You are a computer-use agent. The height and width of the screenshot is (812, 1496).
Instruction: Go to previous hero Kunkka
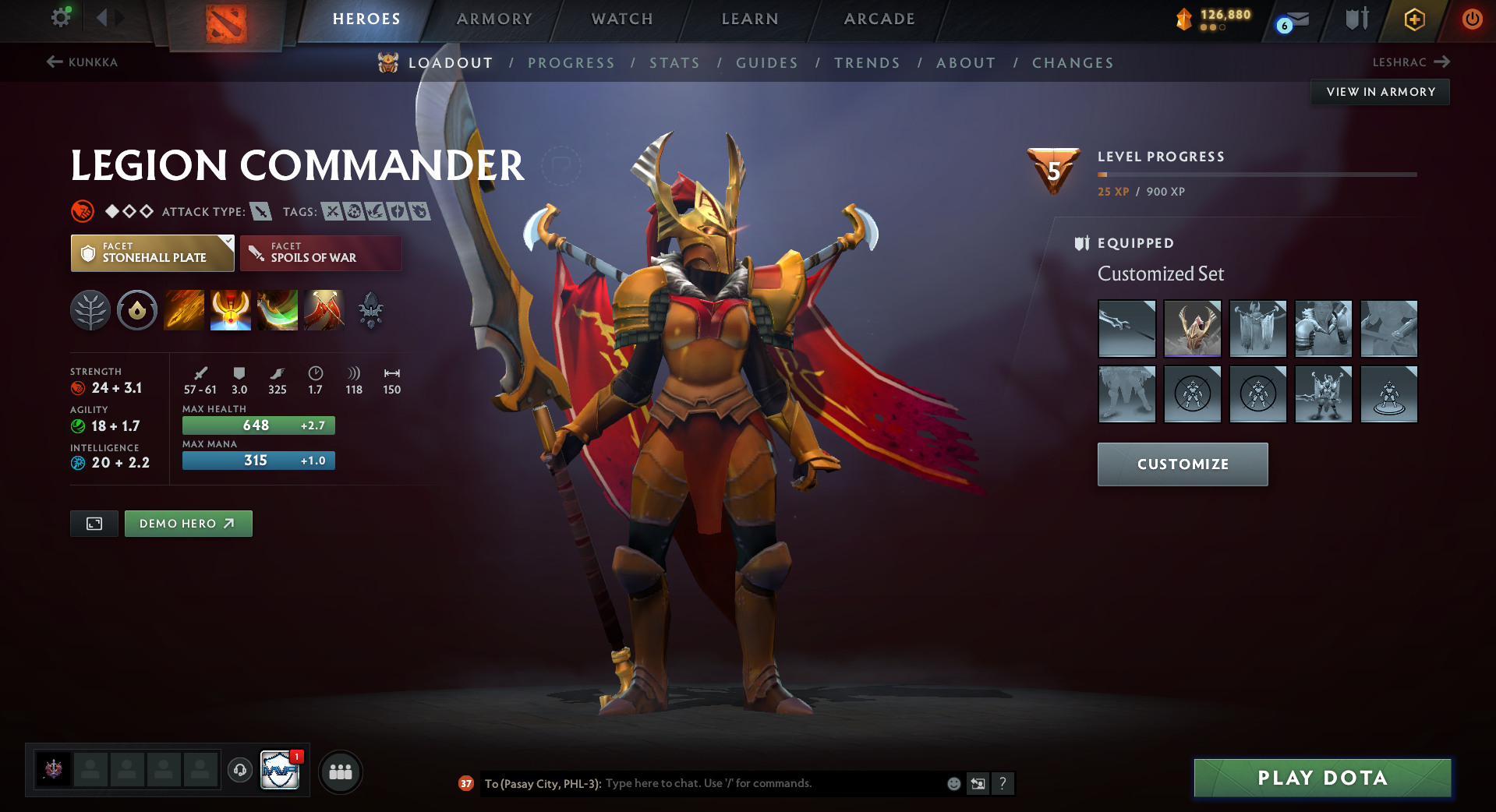(x=83, y=62)
